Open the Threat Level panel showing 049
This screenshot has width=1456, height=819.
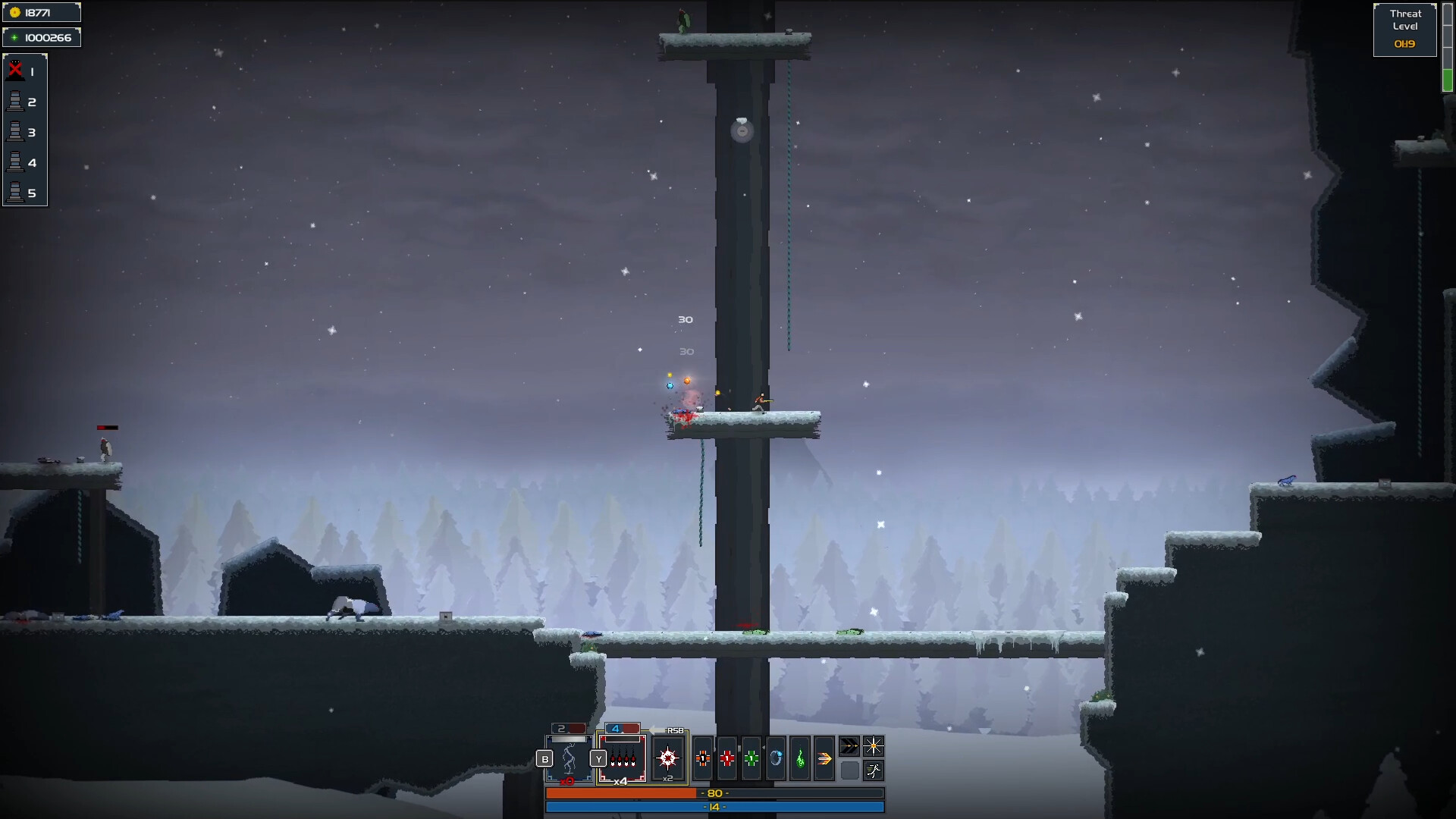(1404, 28)
